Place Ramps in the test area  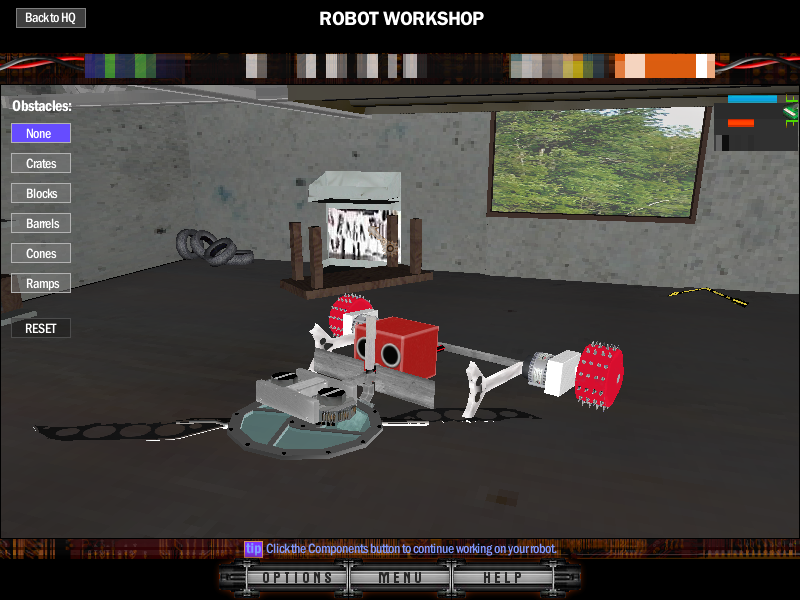(41, 283)
